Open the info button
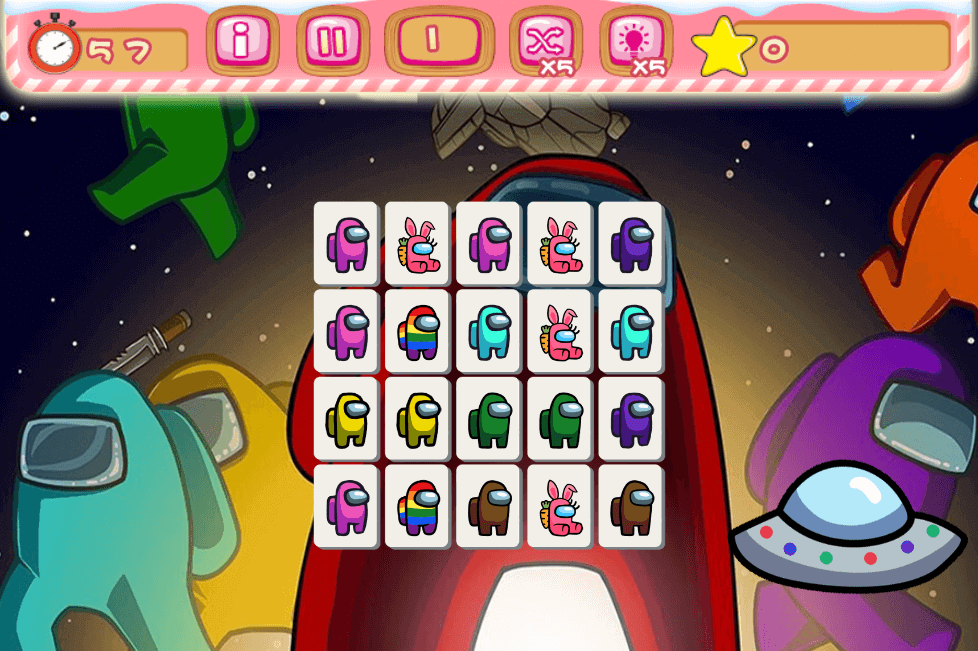Image resolution: width=978 pixels, height=651 pixels. point(241,41)
